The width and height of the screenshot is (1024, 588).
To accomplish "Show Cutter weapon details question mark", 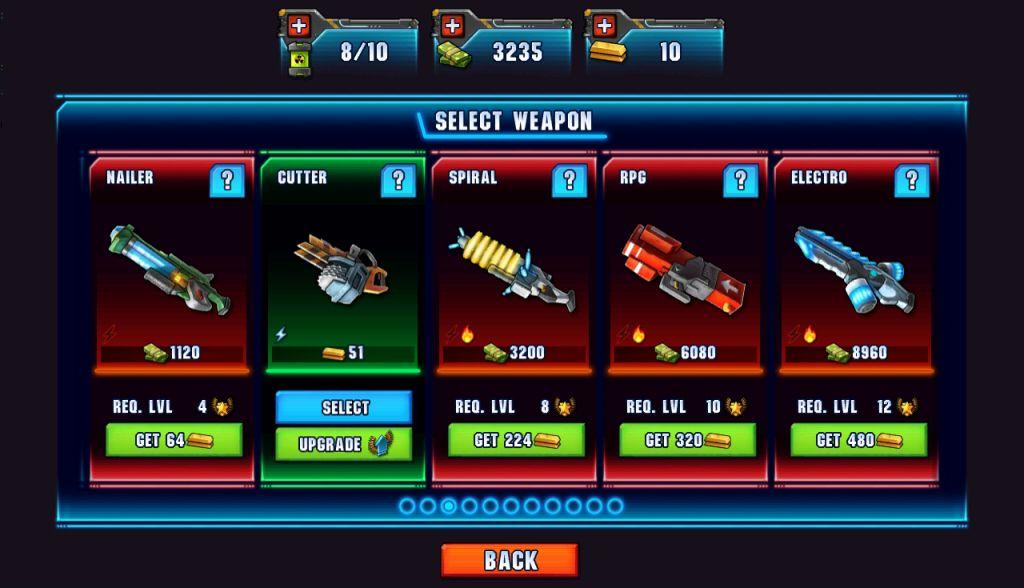I will pyautogui.click(x=398, y=180).
